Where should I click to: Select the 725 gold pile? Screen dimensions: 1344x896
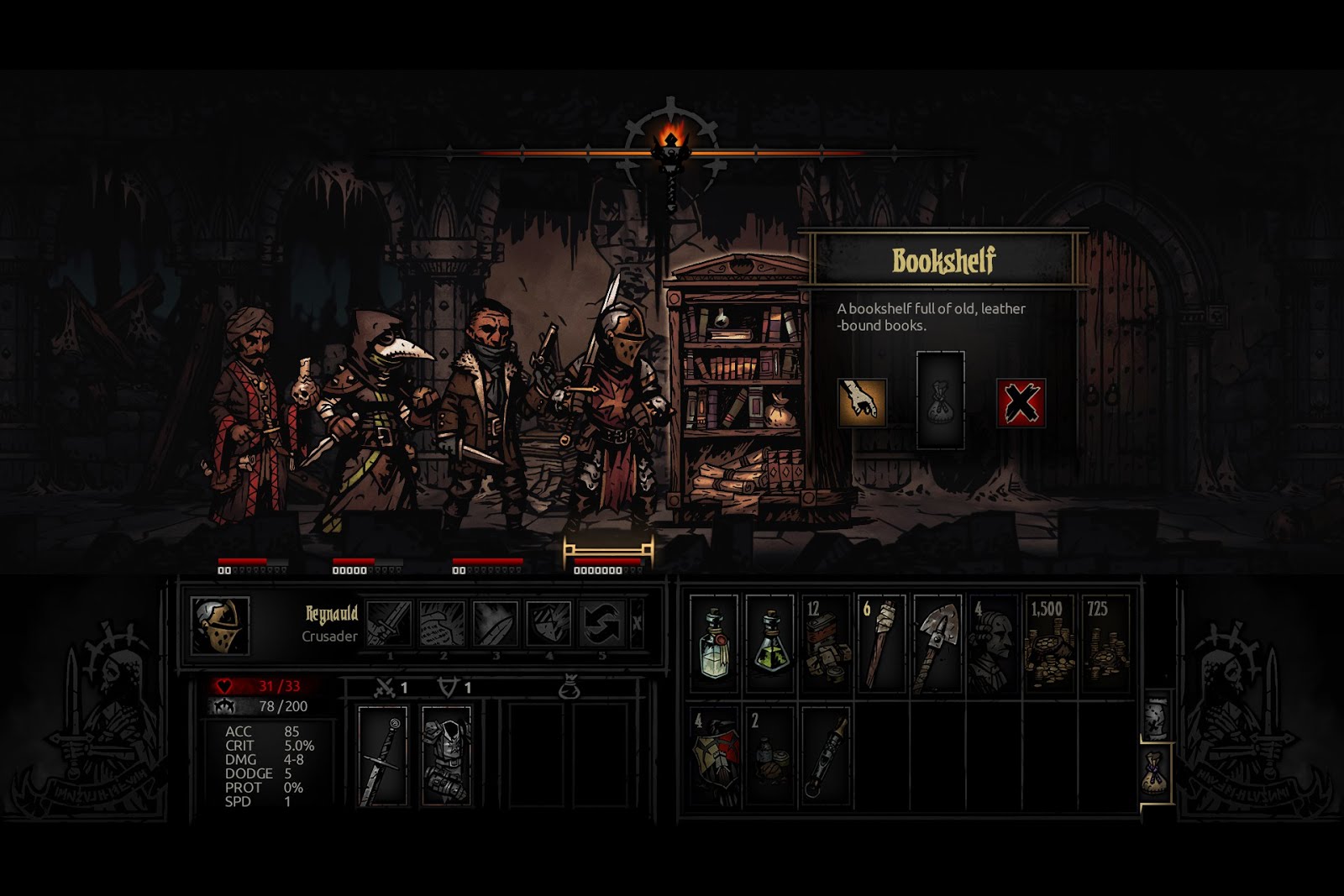(1105, 644)
